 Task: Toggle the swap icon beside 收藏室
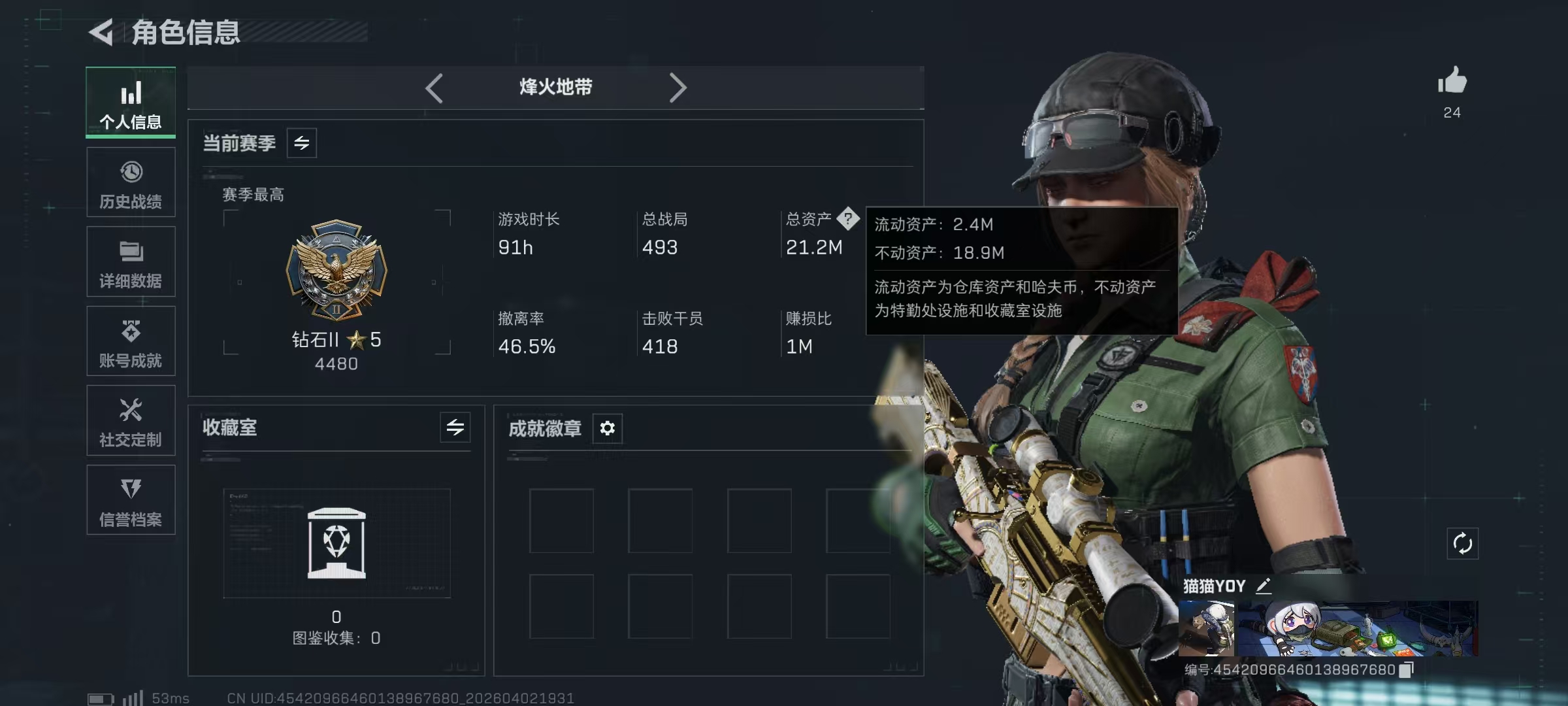pyautogui.click(x=455, y=428)
